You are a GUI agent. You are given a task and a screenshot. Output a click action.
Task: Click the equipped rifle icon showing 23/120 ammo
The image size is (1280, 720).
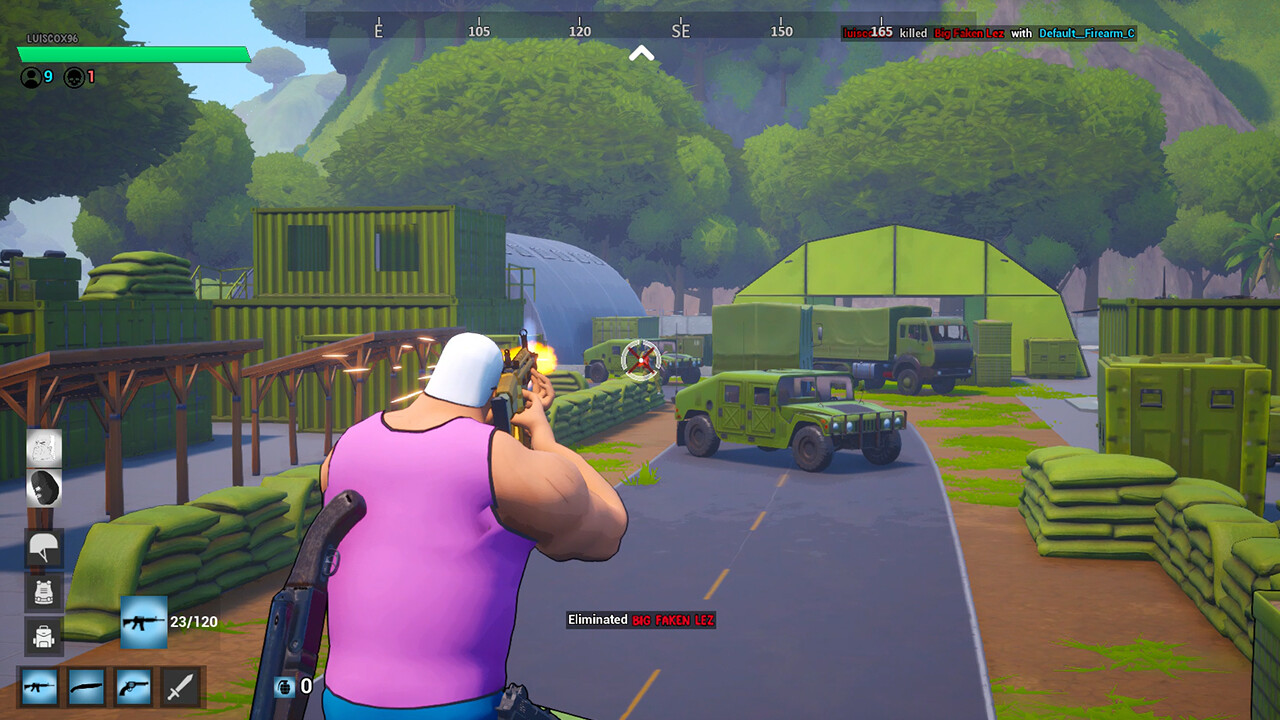[145, 620]
